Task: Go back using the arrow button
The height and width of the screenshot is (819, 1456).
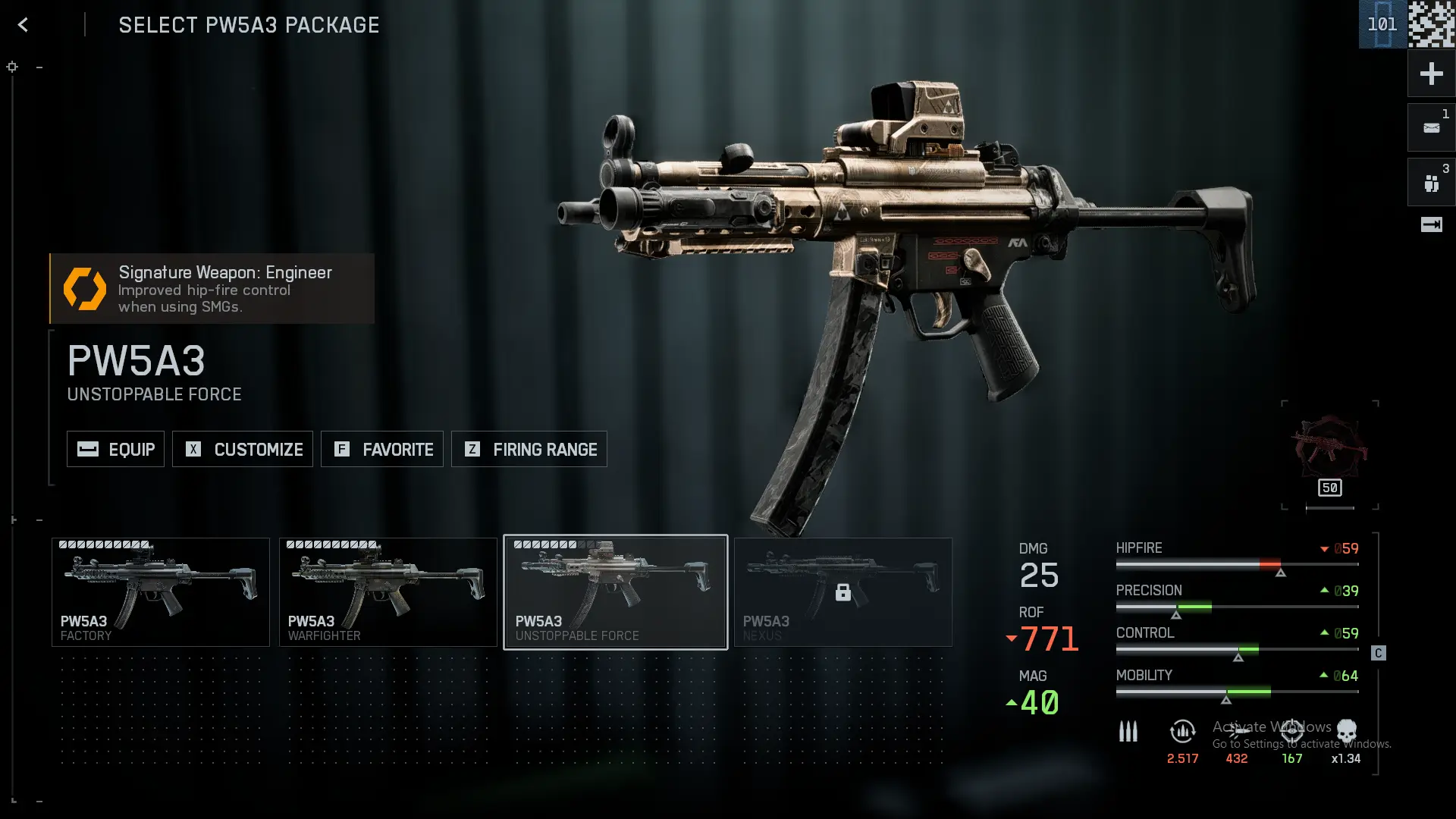Action: 23,25
